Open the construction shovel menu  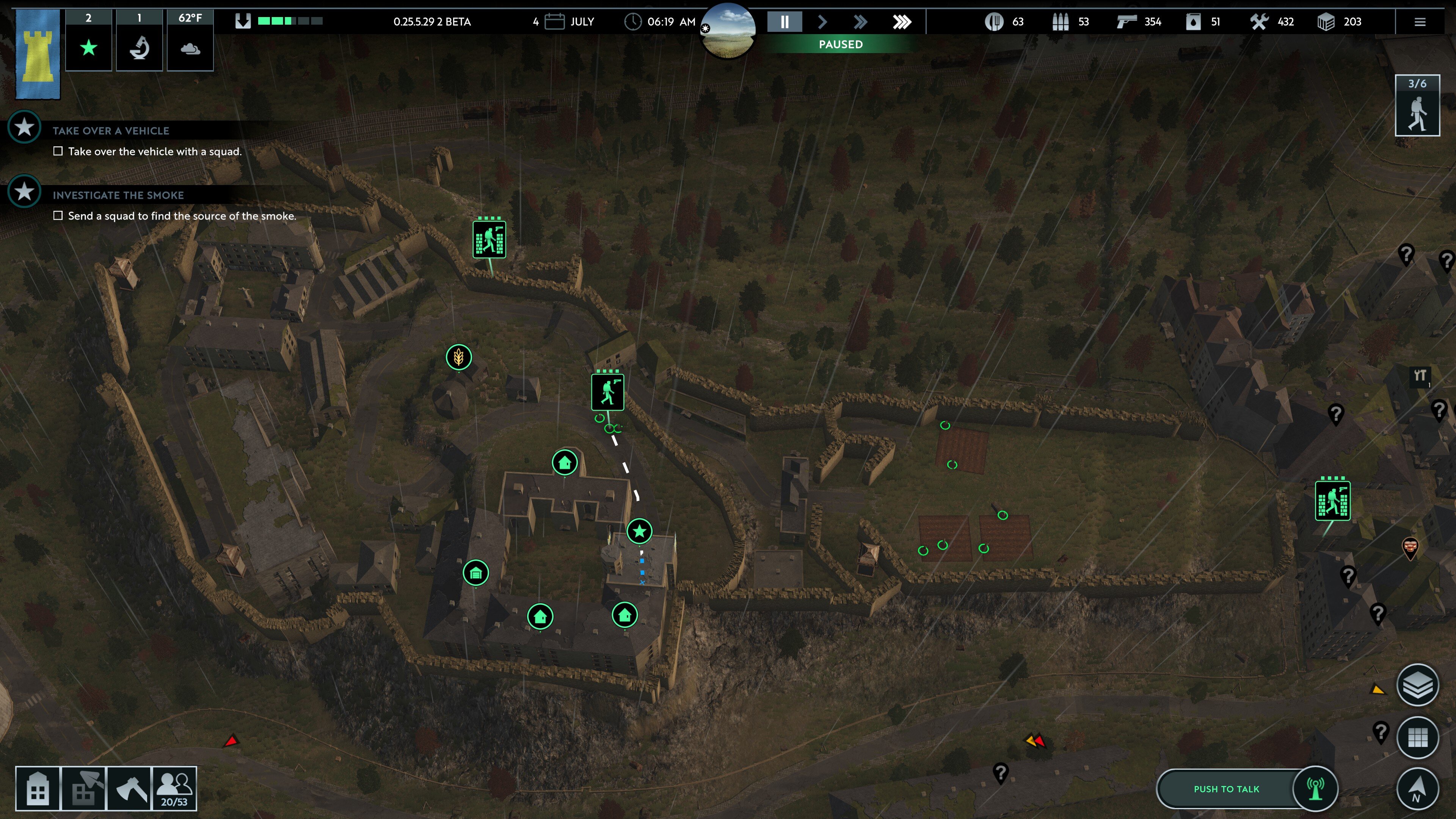84,789
